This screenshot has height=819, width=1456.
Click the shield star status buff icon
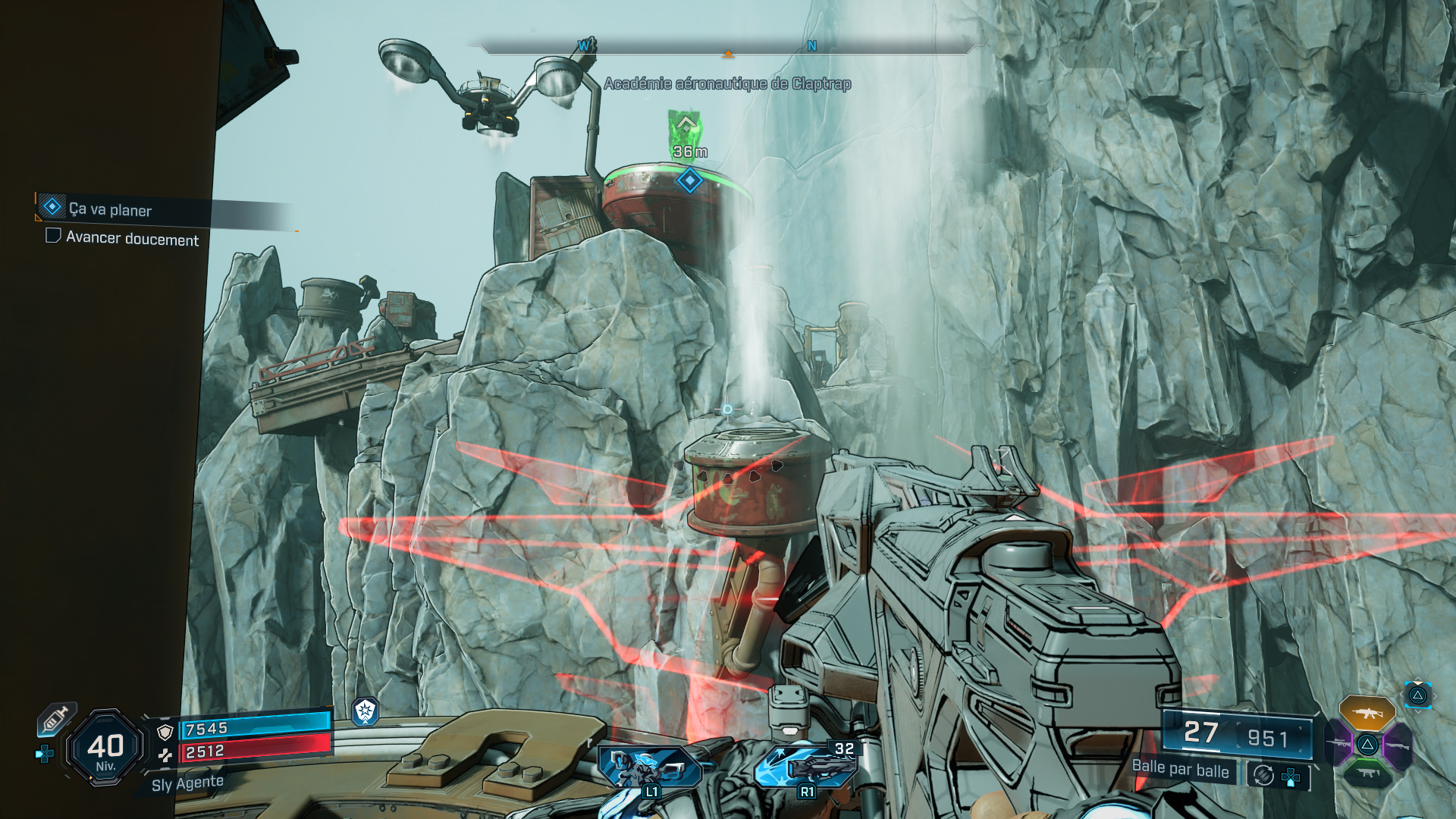(x=366, y=711)
